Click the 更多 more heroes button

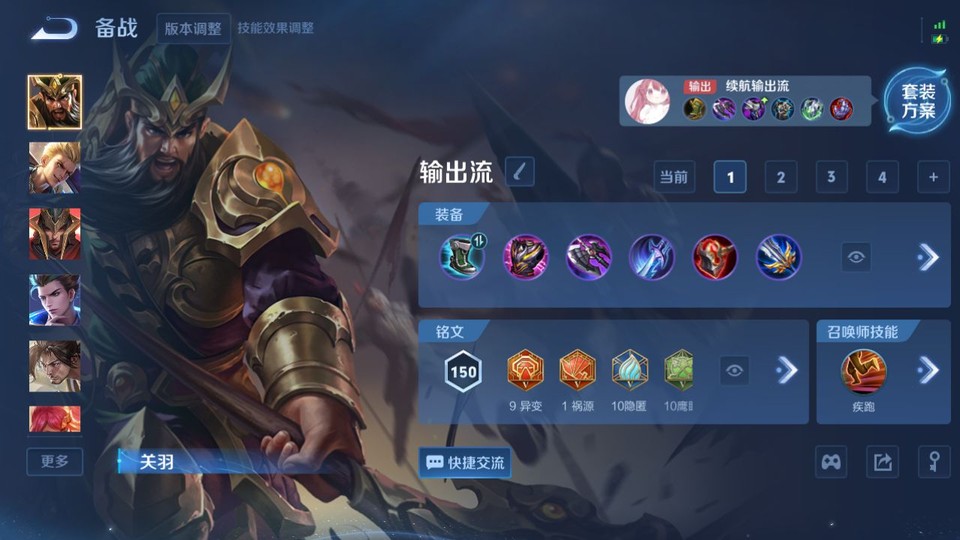[x=55, y=461]
